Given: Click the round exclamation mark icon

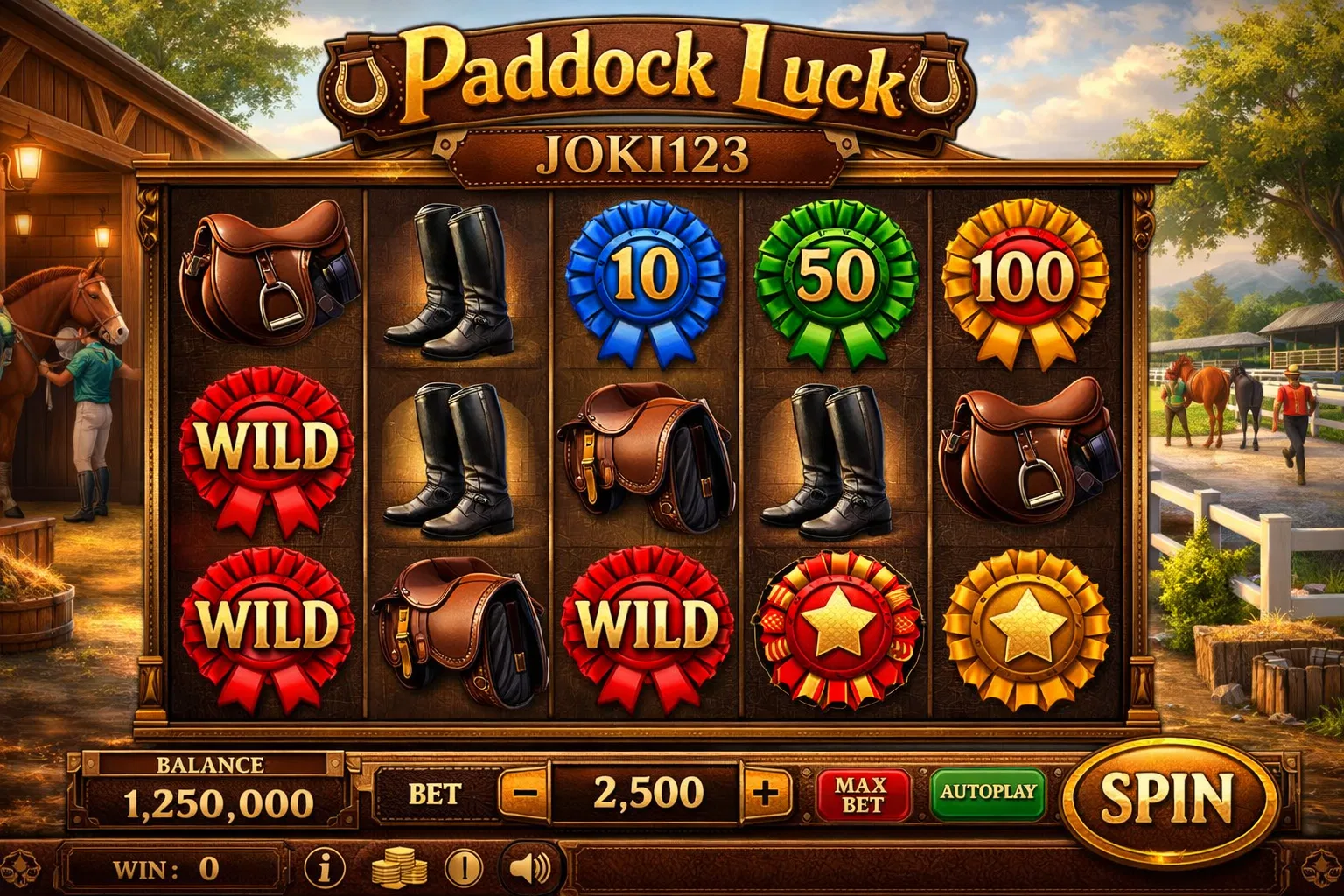Looking at the screenshot, I should coord(464,868).
